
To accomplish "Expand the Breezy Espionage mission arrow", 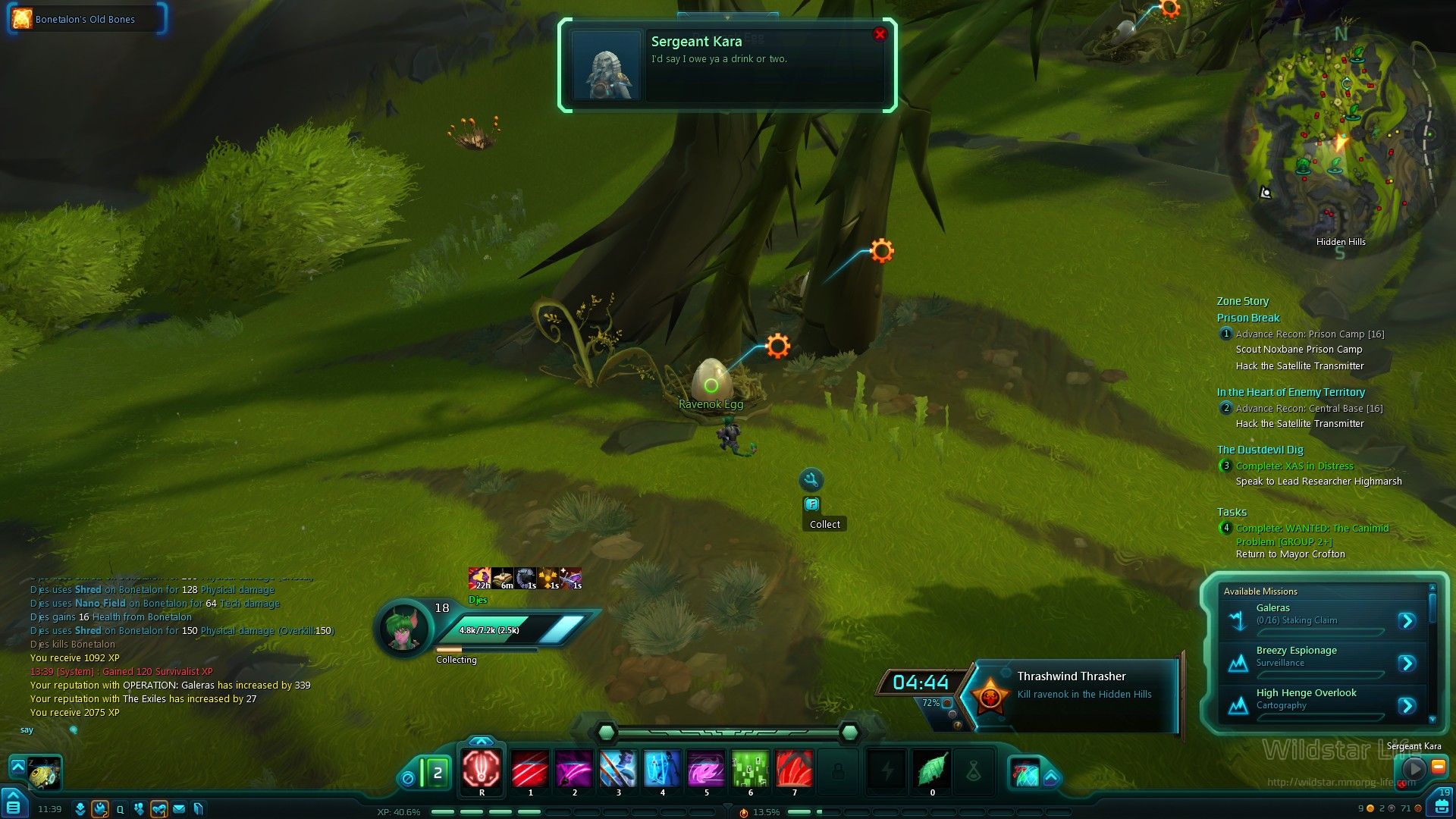I will [1407, 664].
